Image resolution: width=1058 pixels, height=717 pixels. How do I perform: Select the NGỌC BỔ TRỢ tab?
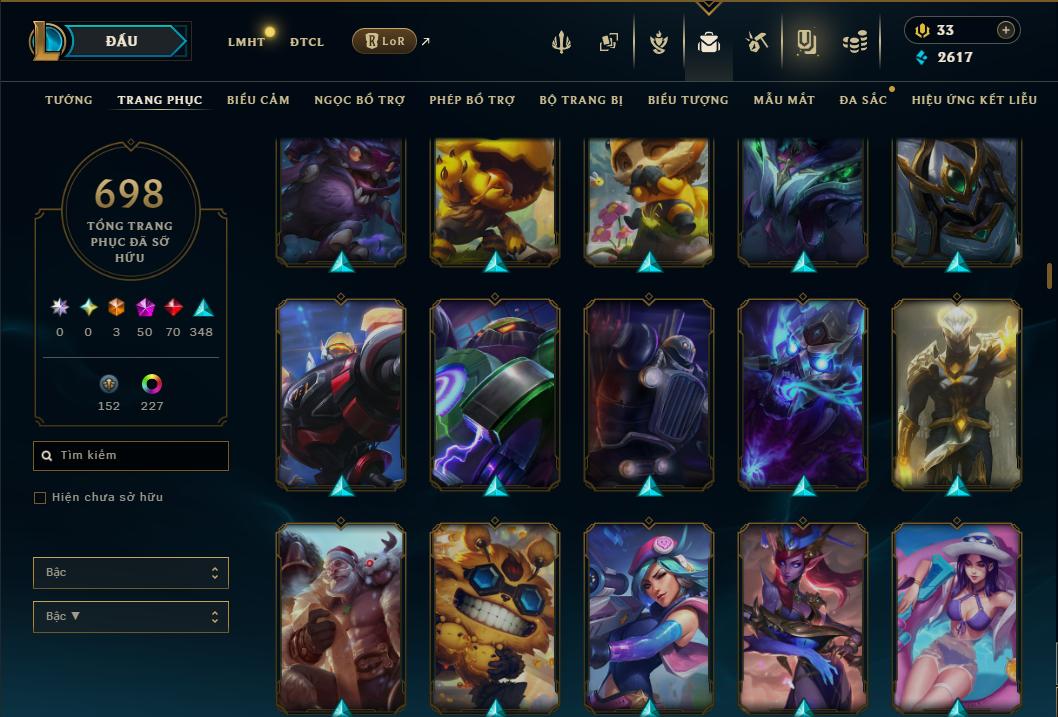tap(359, 100)
